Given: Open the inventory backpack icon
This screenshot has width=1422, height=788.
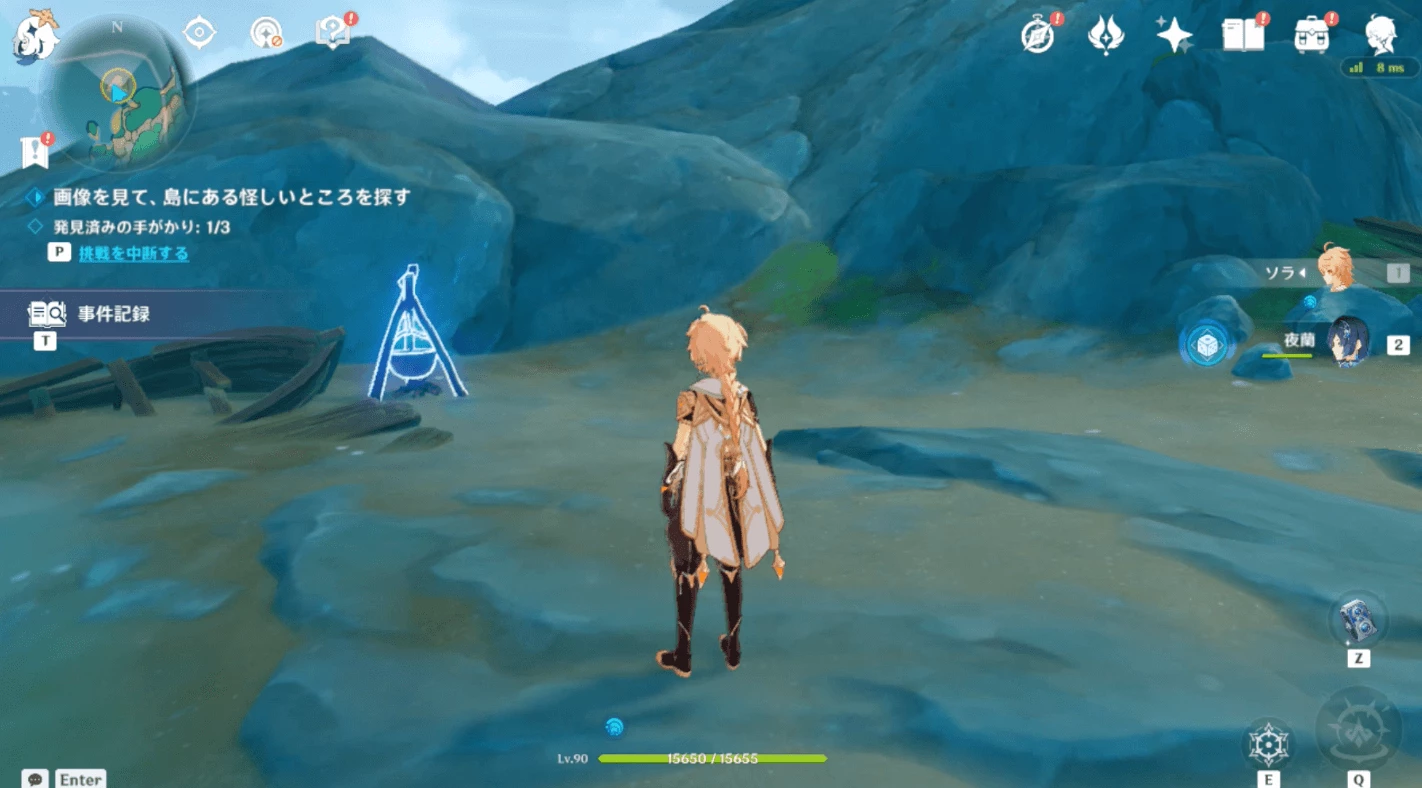Looking at the screenshot, I should coord(1313,33).
